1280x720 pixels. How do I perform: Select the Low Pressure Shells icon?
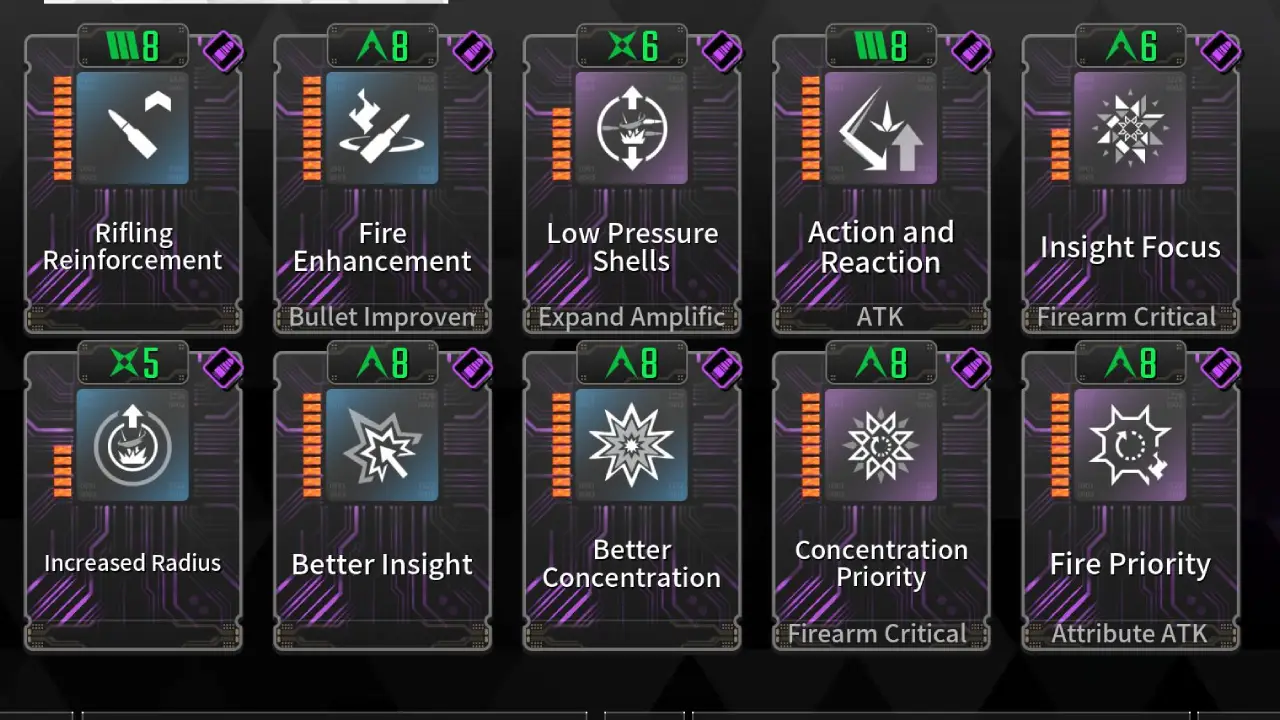[632, 126]
